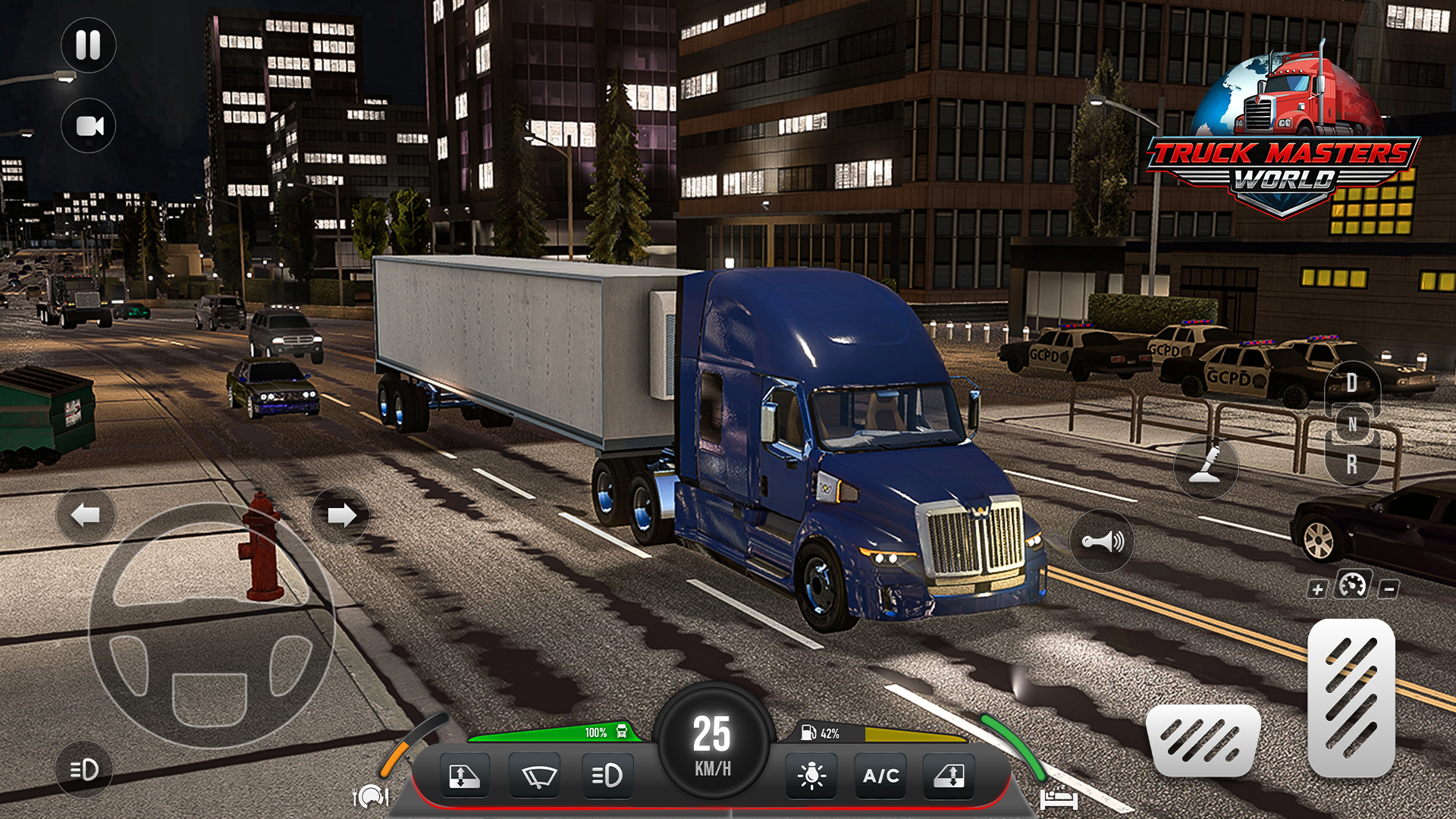Viewport: 1456px width, 819px height.
Task: Pause the game
Action: click(88, 45)
